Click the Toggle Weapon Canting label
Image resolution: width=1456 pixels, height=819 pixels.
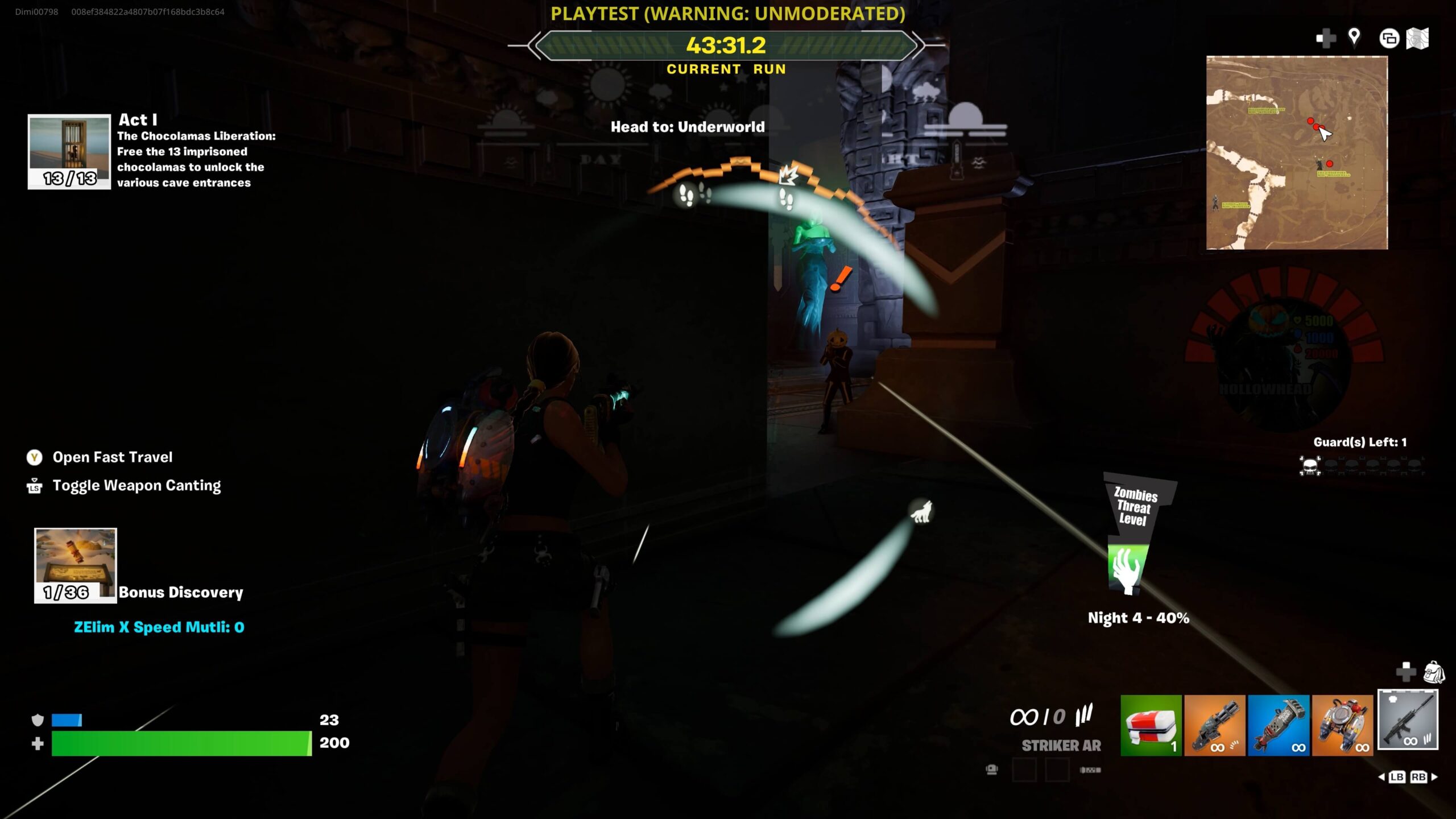pyautogui.click(x=136, y=486)
